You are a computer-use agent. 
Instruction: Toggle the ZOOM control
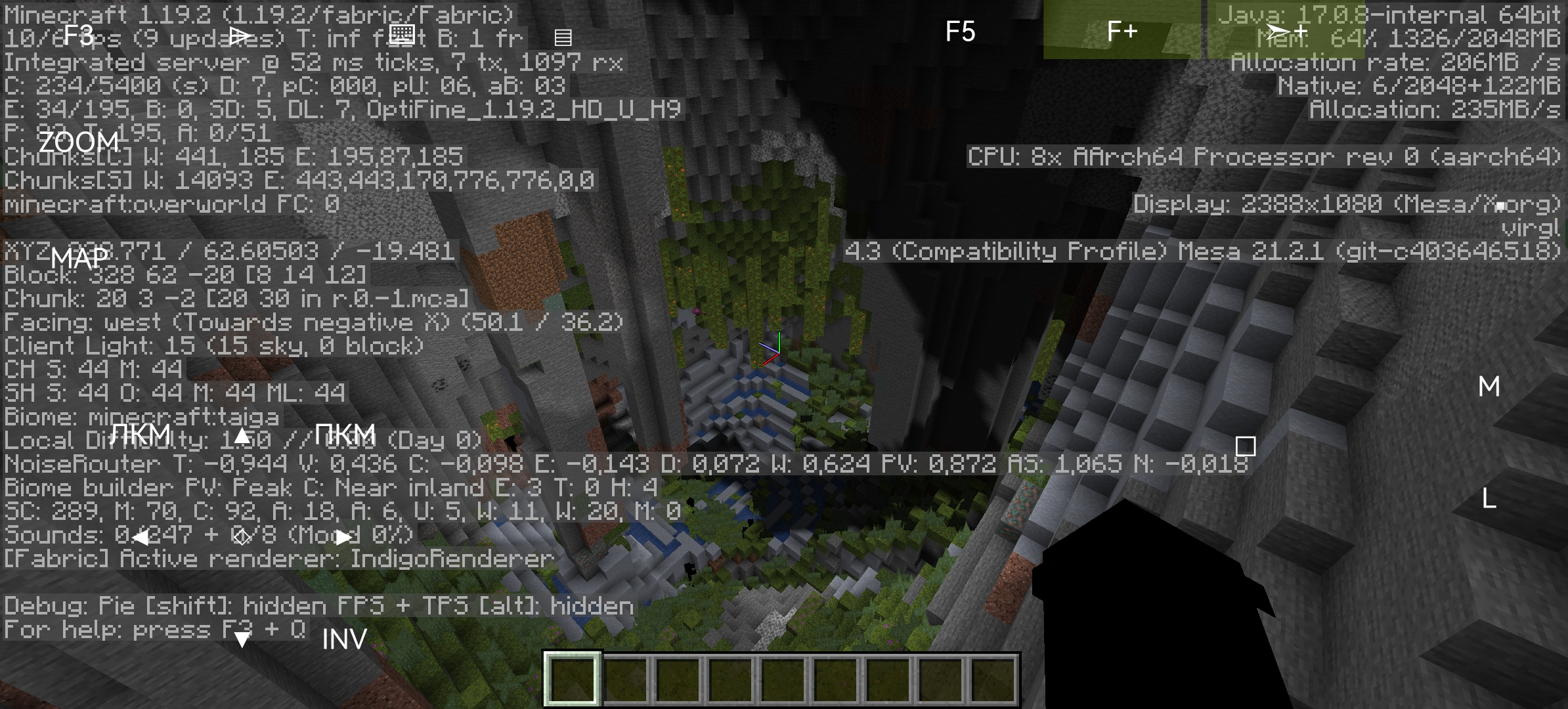tap(80, 141)
